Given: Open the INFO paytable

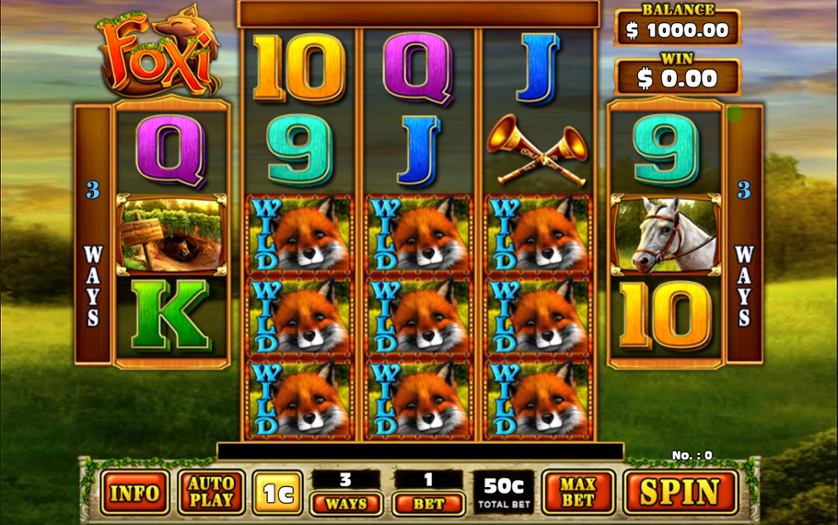Looking at the screenshot, I should tap(134, 492).
